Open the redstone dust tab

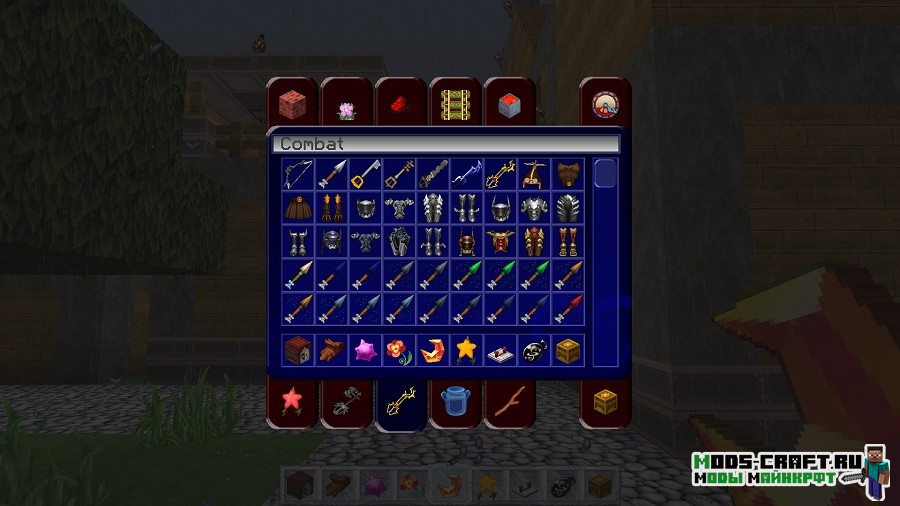point(401,104)
